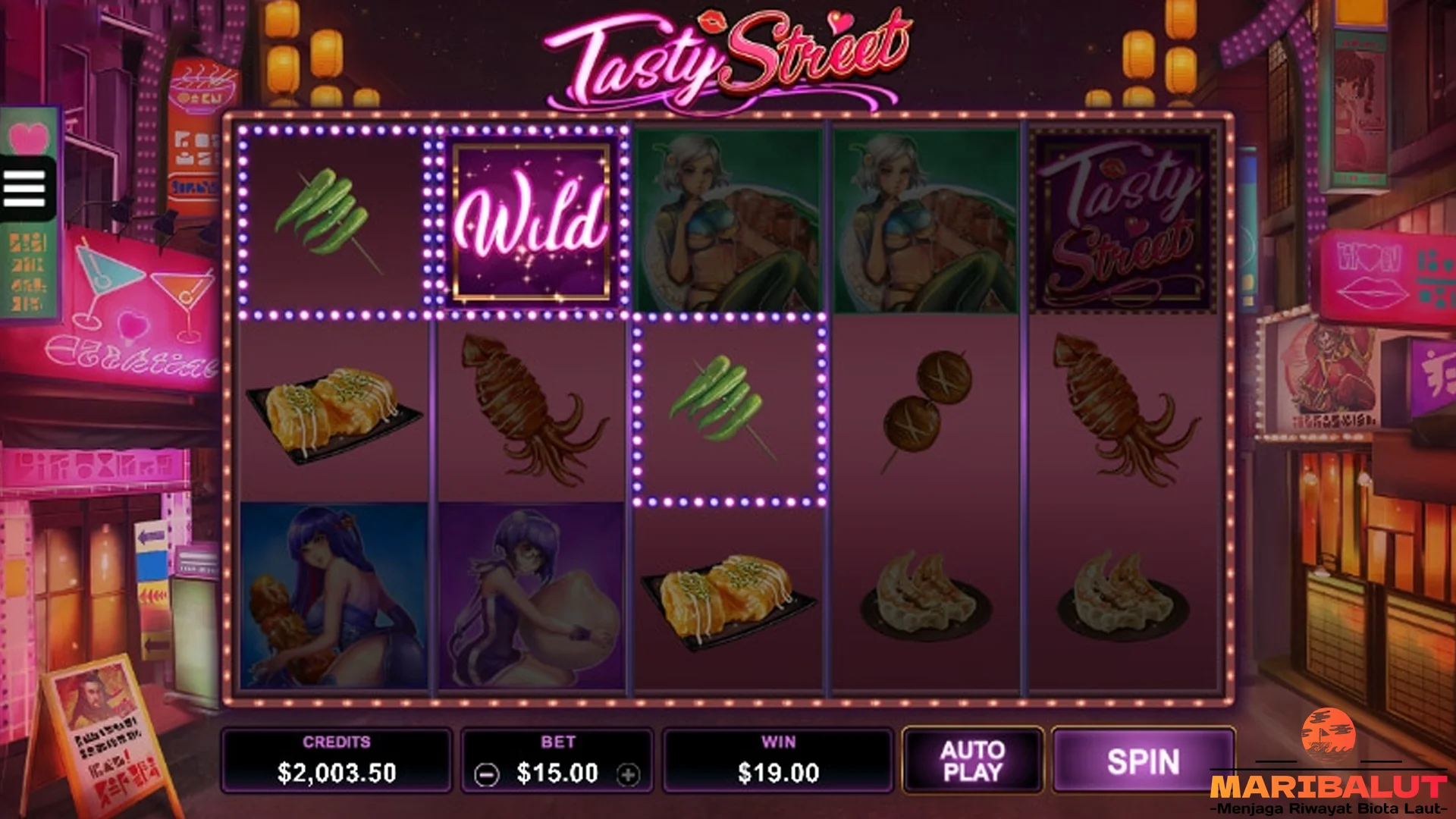The image size is (1456, 819).
Task: Click the sushi plate symbol on reel one
Action: coord(334,413)
